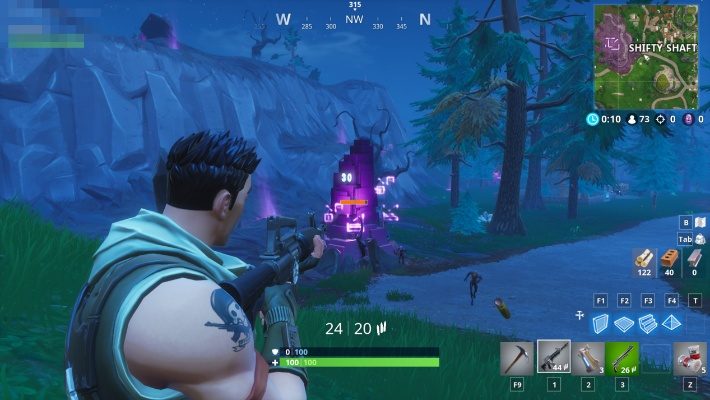Viewport: 710px width, 400px height.
Task: Choose the floor building piece
Action: coord(624,322)
